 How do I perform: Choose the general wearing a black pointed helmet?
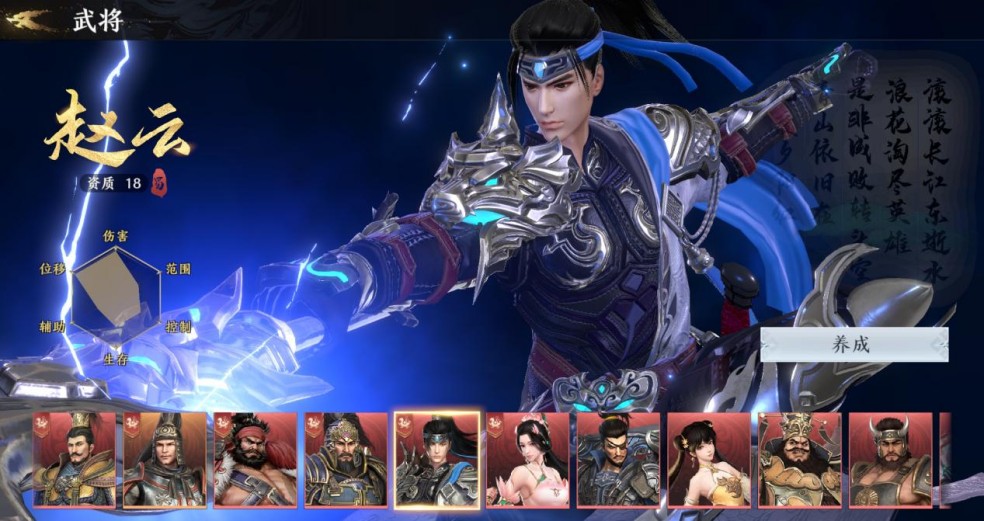coord(164,460)
